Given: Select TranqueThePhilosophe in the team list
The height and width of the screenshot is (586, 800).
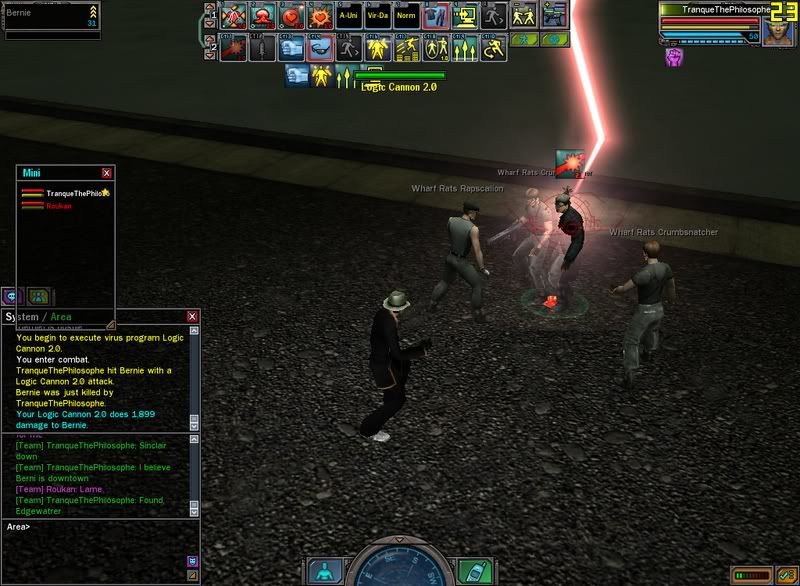Looking at the screenshot, I should tap(76, 193).
